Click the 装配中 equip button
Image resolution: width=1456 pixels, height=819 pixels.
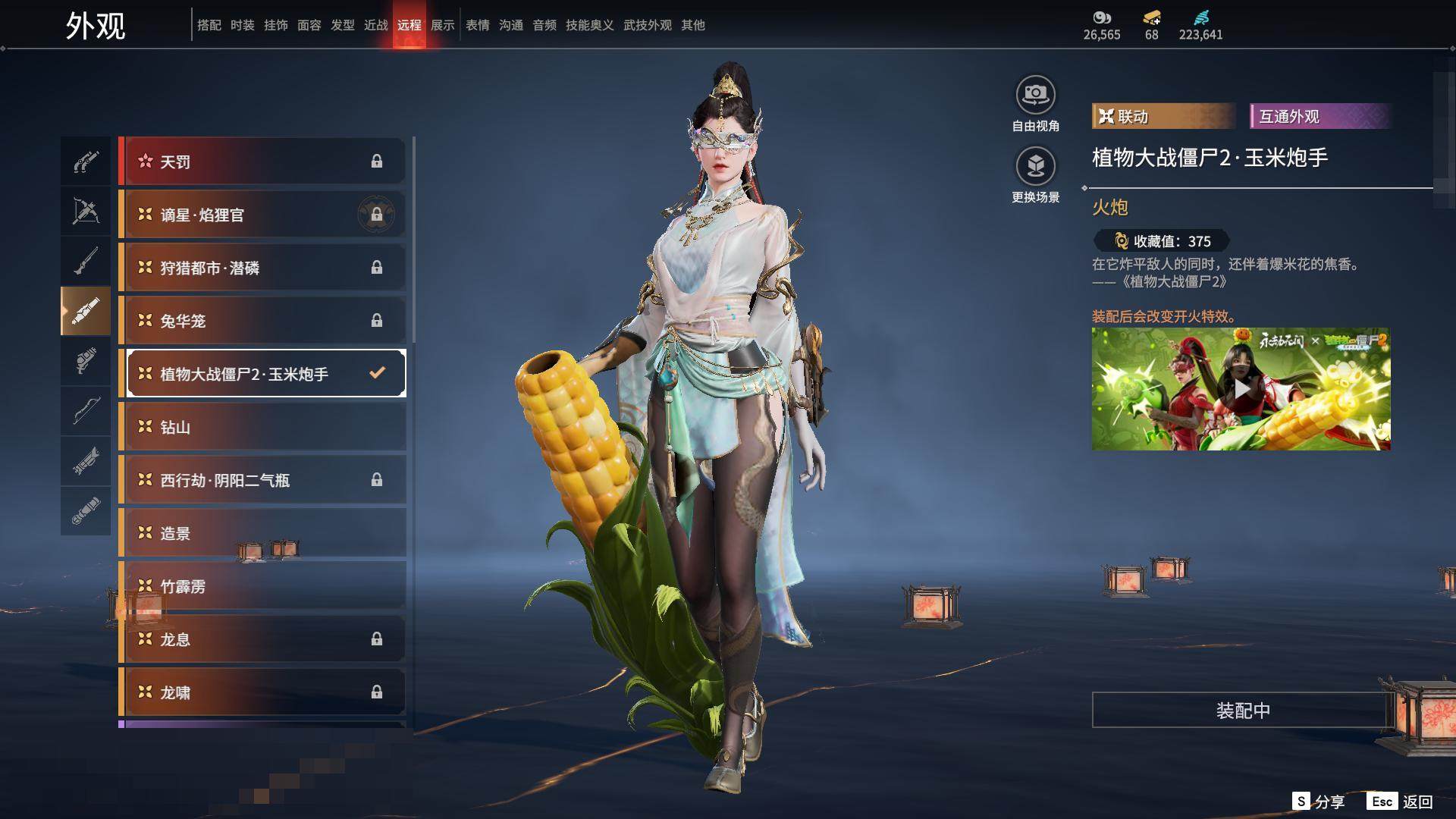1242,711
